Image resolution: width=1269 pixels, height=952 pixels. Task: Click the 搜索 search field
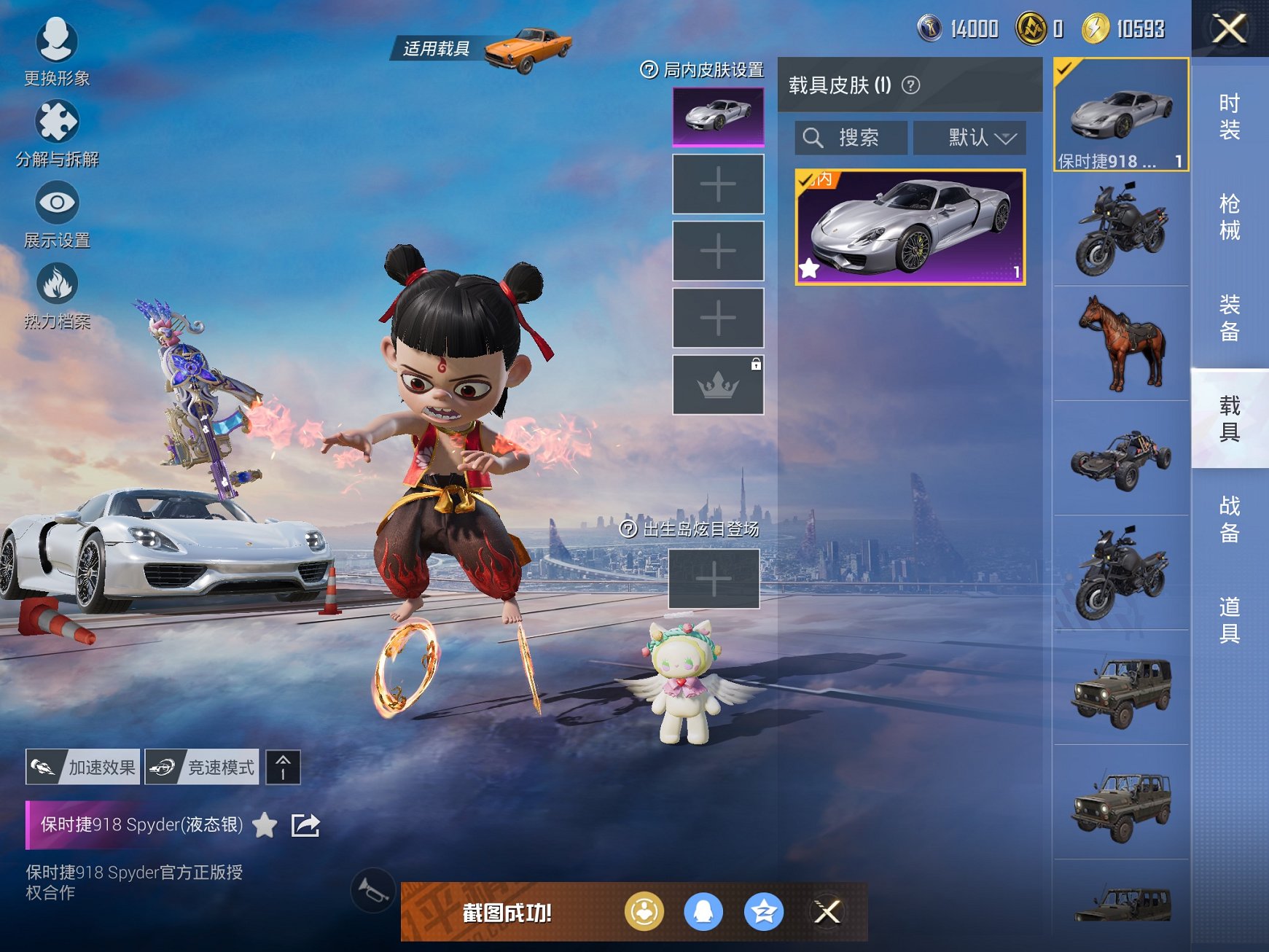pos(851,138)
